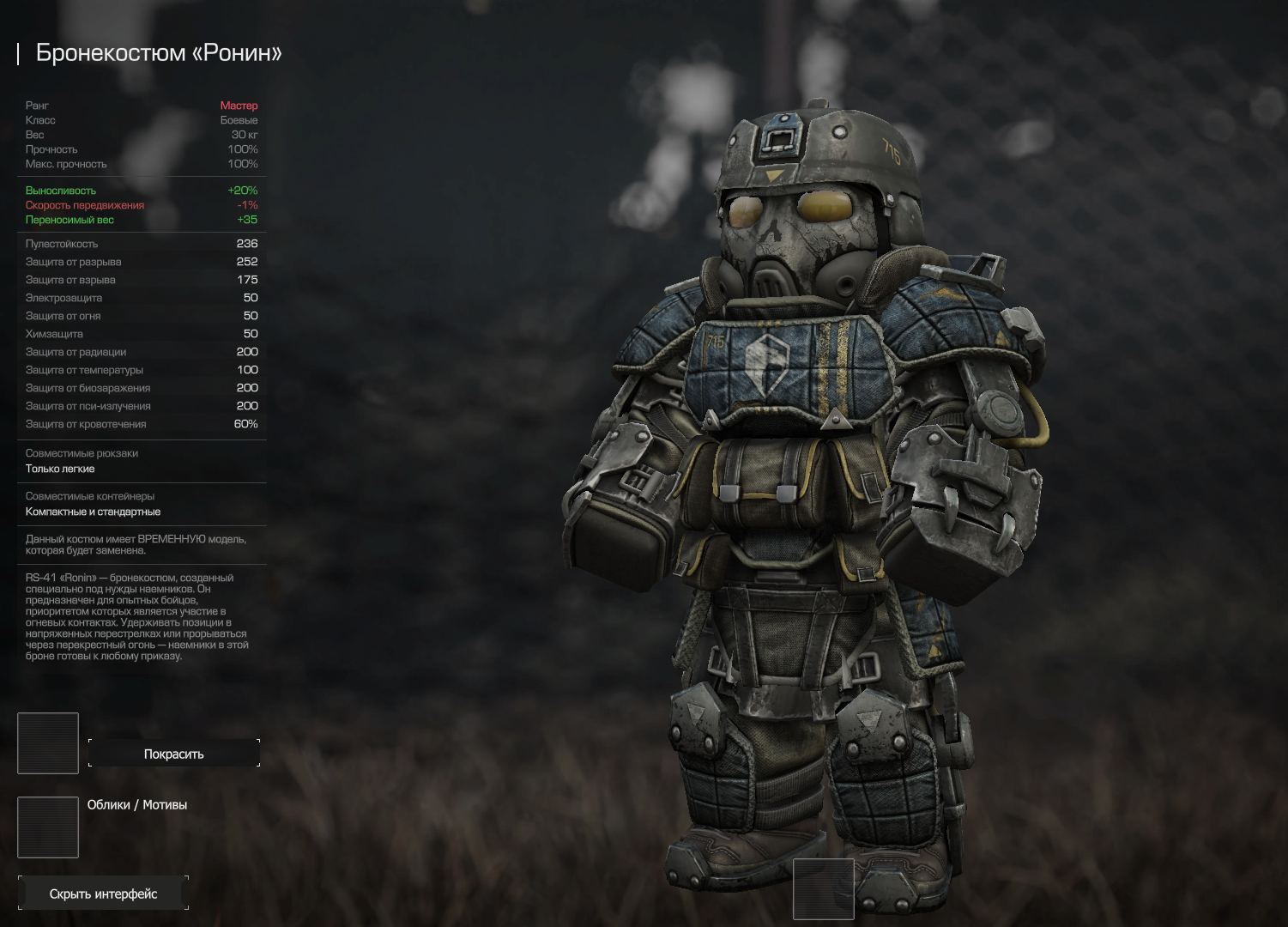Open the Облики / Мотивы slot
This screenshot has height=927, width=1288.
pyautogui.click(x=48, y=827)
